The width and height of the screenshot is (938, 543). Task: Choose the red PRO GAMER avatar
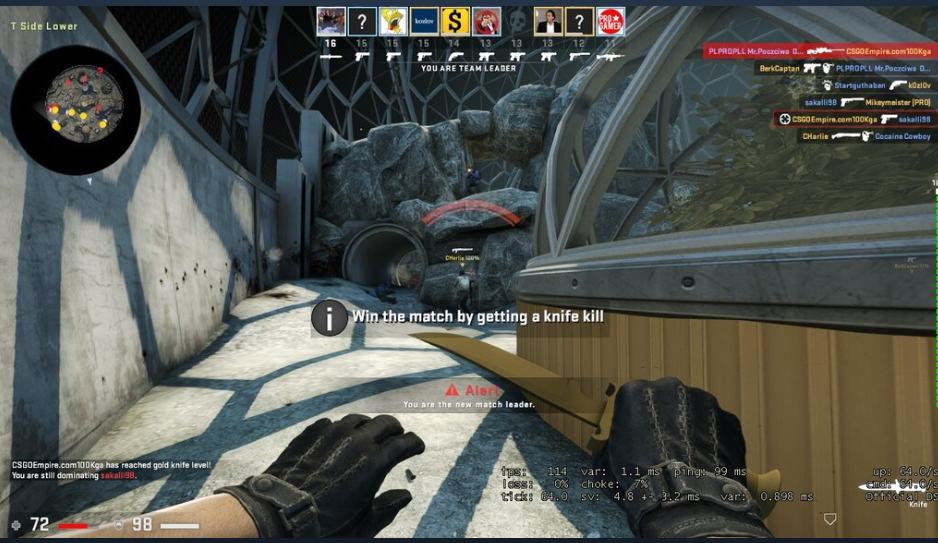point(610,21)
